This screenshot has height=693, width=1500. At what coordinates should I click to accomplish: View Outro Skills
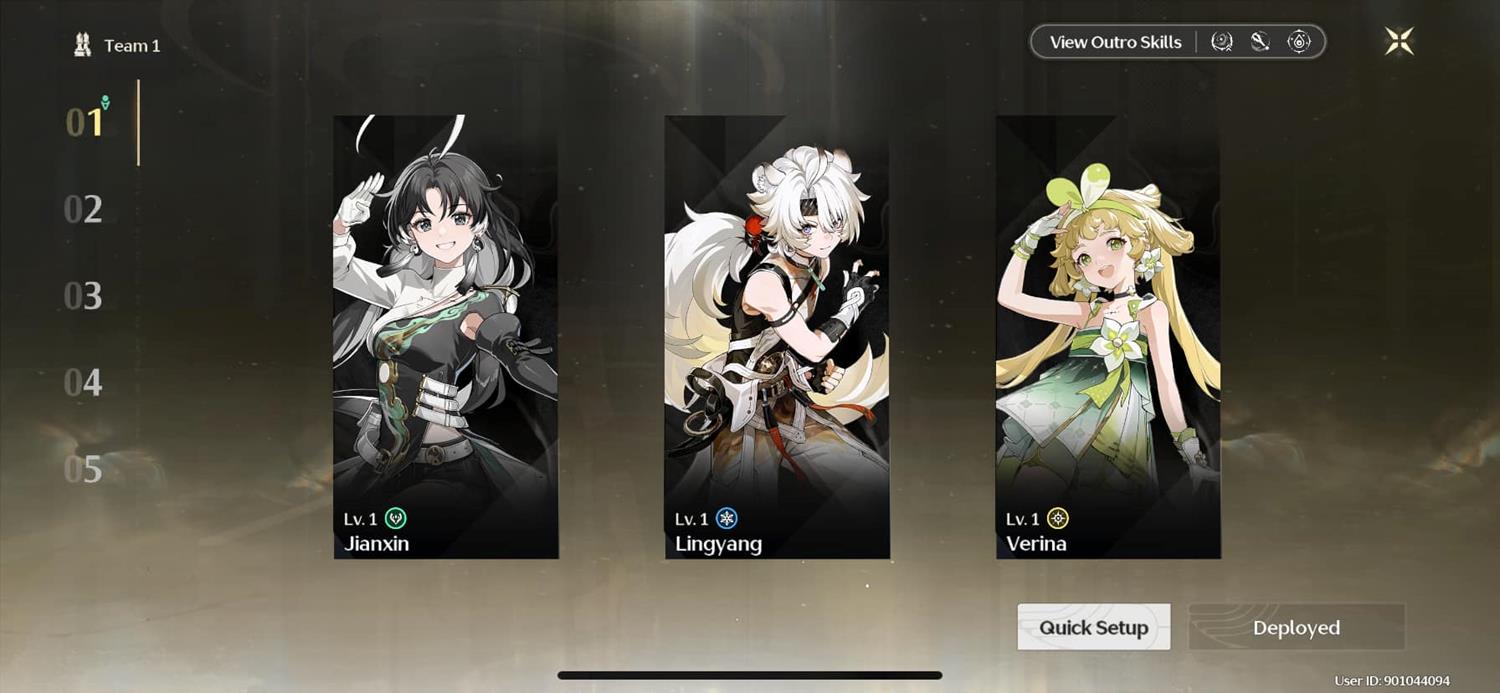pyautogui.click(x=1115, y=42)
